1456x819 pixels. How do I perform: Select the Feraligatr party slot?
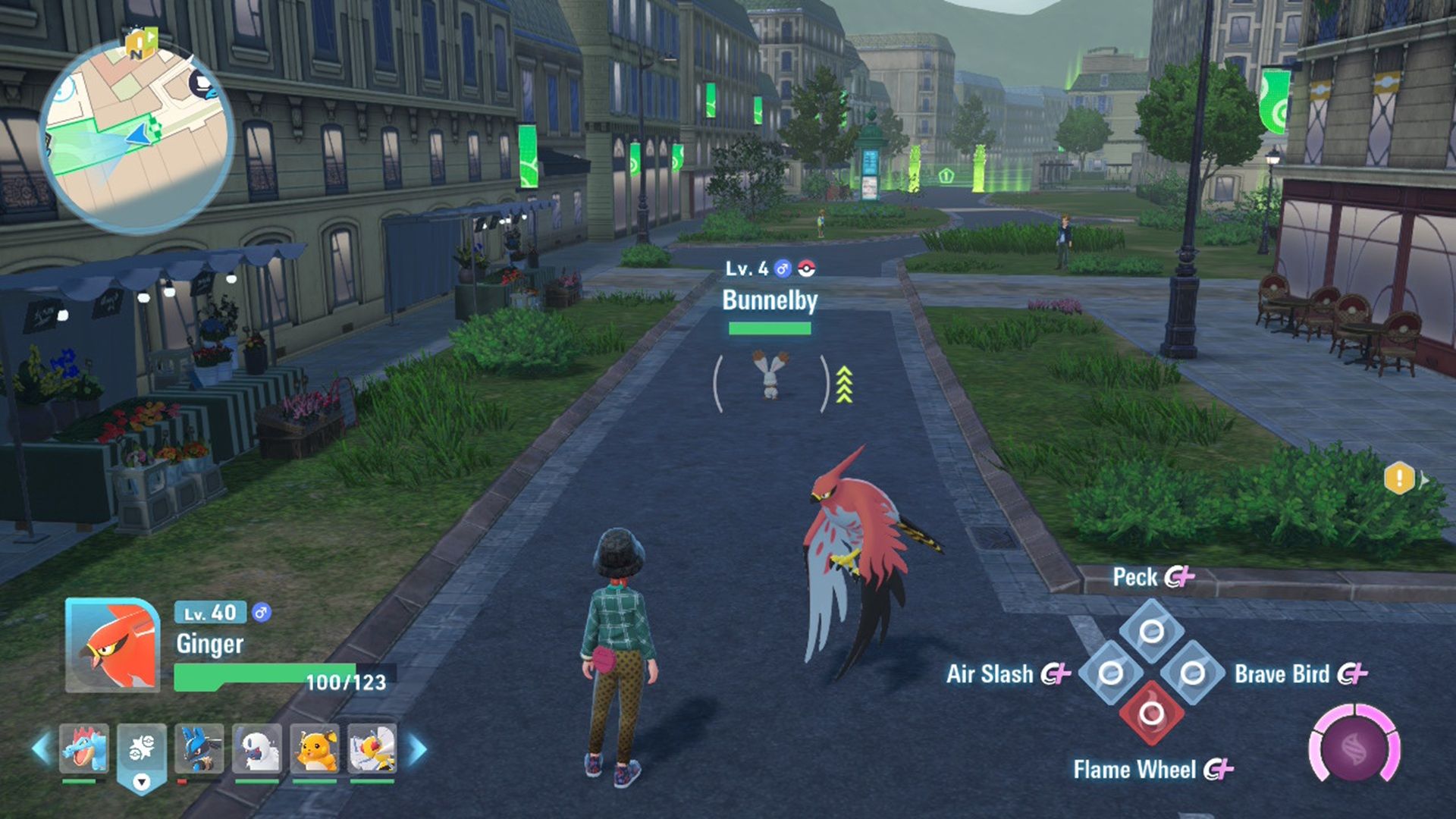point(83,749)
